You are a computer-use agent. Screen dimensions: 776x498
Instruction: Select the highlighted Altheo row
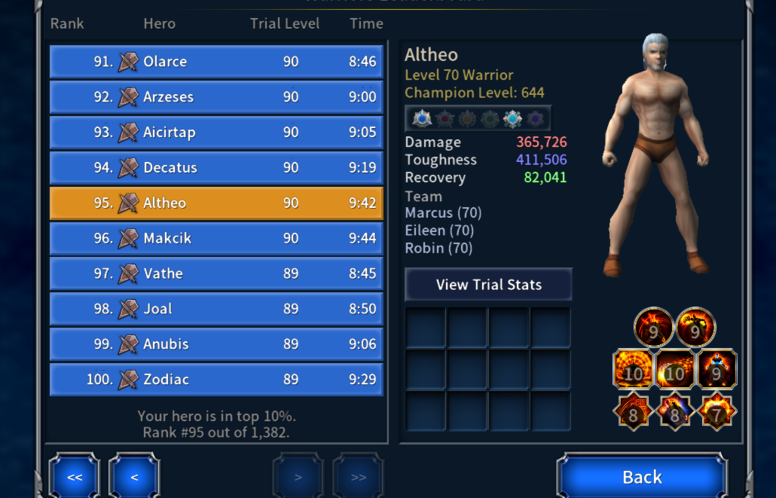click(x=216, y=203)
